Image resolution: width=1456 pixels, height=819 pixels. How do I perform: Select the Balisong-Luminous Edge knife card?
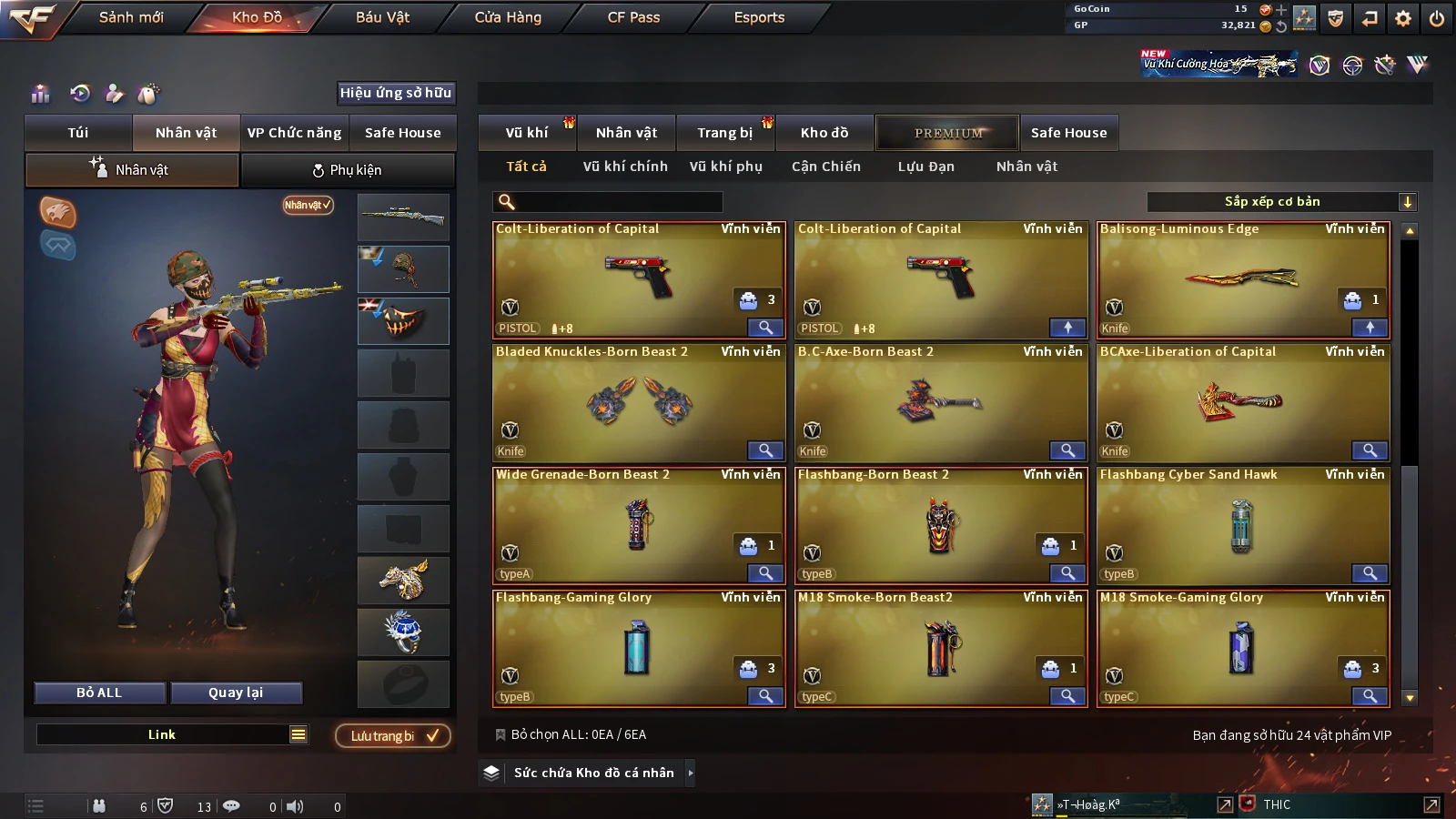(x=1242, y=279)
